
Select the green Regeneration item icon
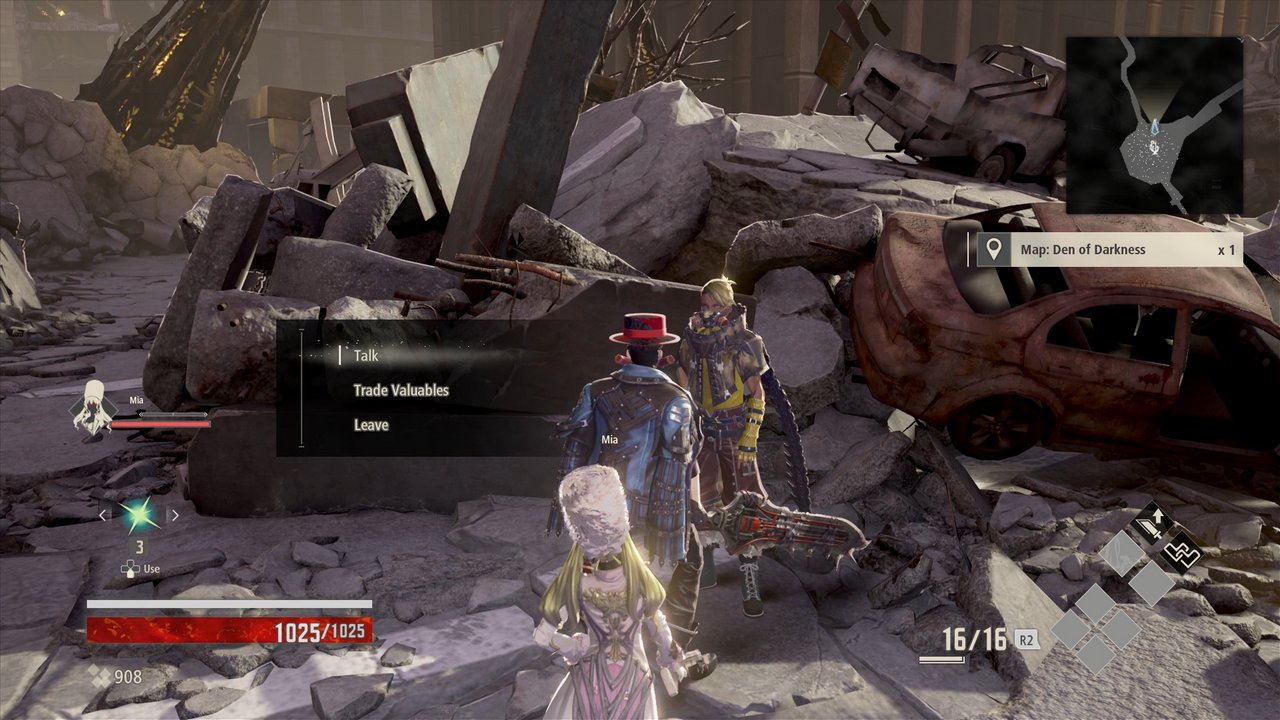point(139,513)
